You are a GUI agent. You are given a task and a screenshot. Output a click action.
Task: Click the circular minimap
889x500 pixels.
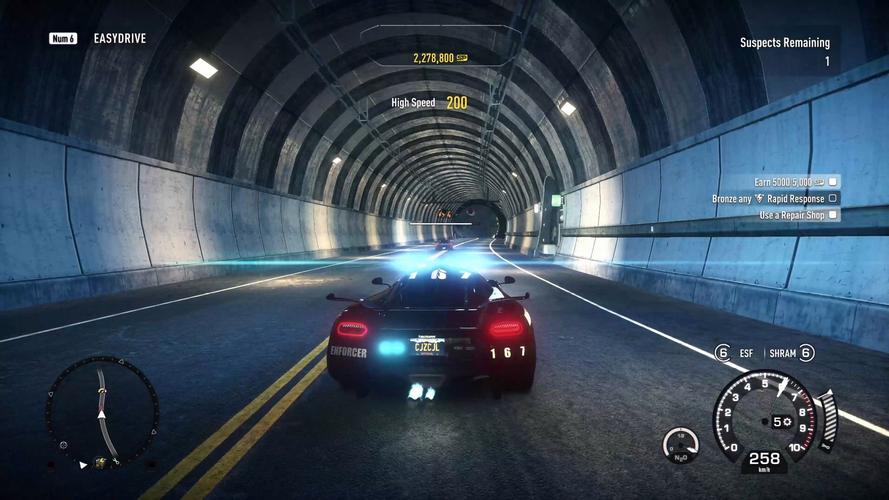(x=101, y=412)
